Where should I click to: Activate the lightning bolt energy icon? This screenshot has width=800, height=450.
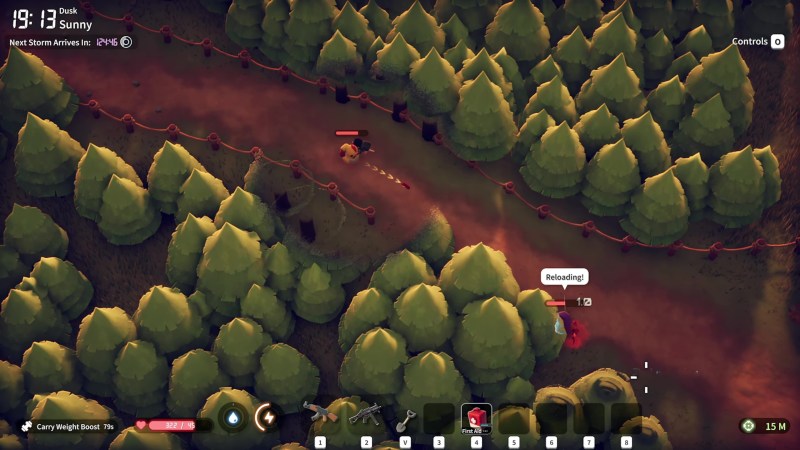pyautogui.click(x=267, y=418)
